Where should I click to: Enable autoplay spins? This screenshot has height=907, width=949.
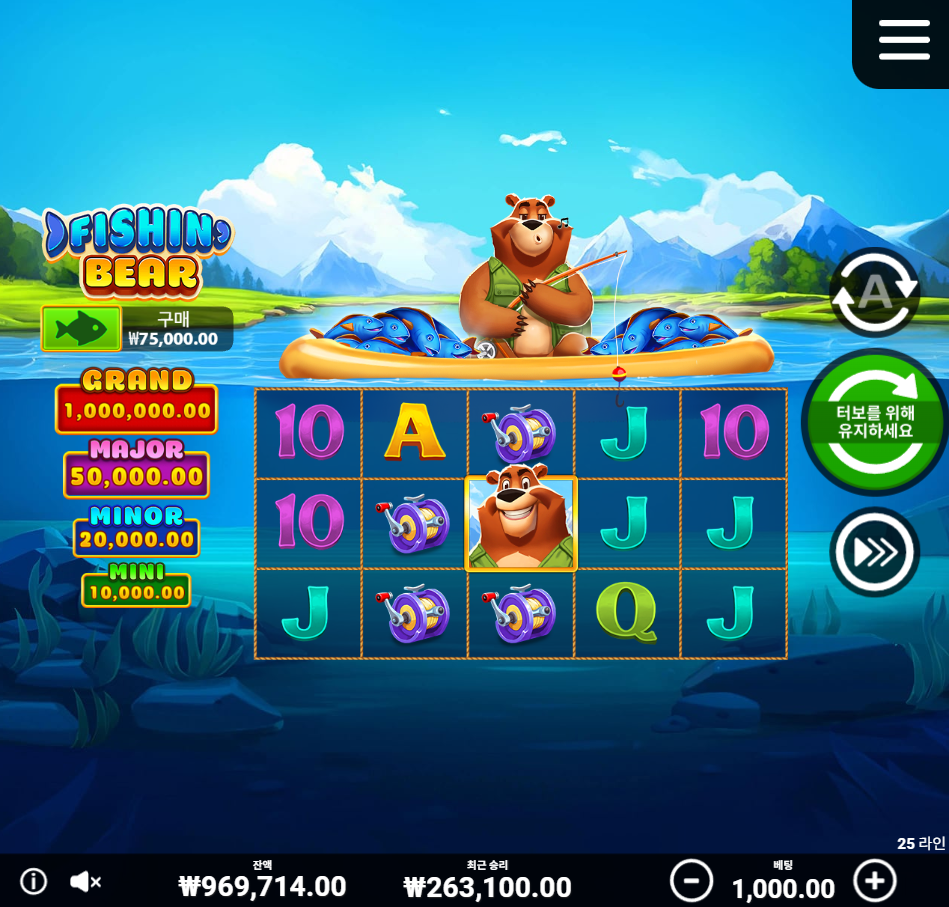point(874,292)
